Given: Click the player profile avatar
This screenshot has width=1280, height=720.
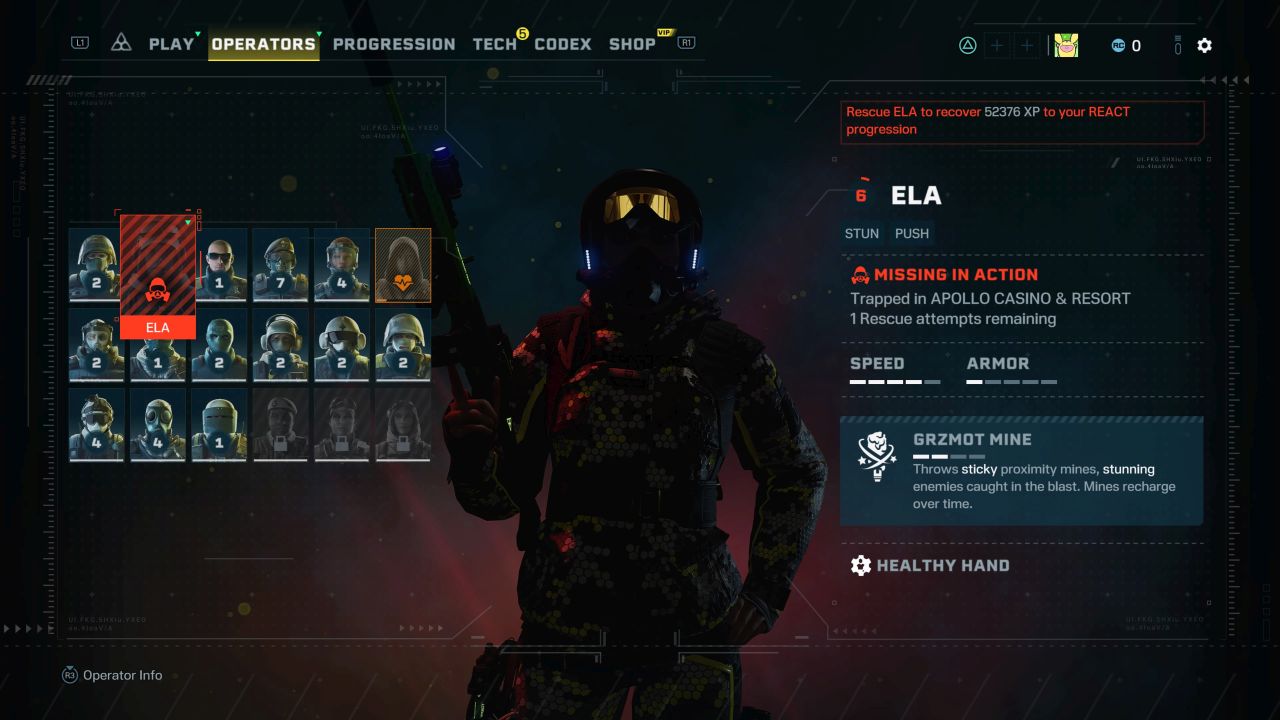Looking at the screenshot, I should coord(1066,45).
